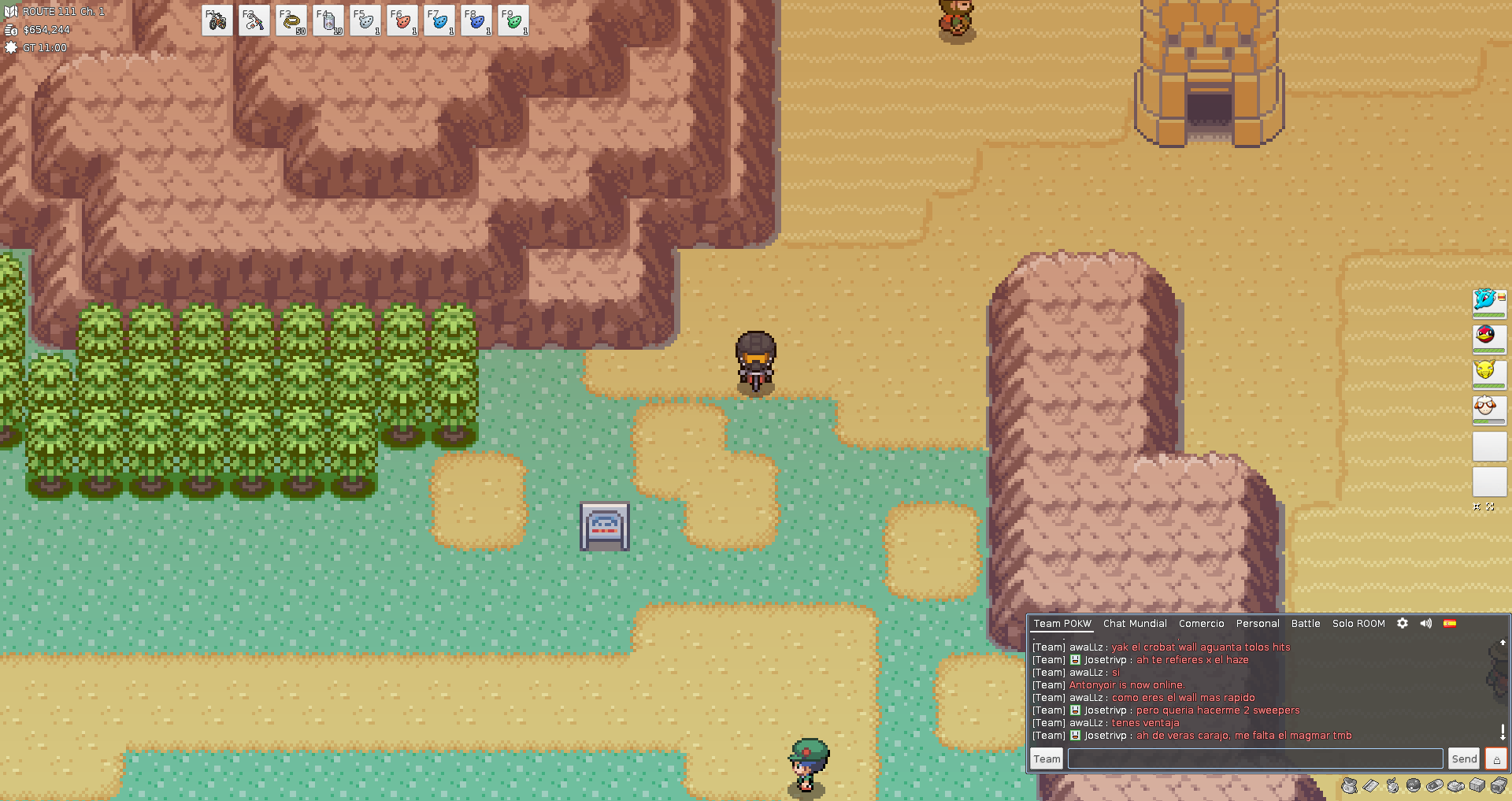Use the red ocarina in the F6 slot

(x=402, y=21)
